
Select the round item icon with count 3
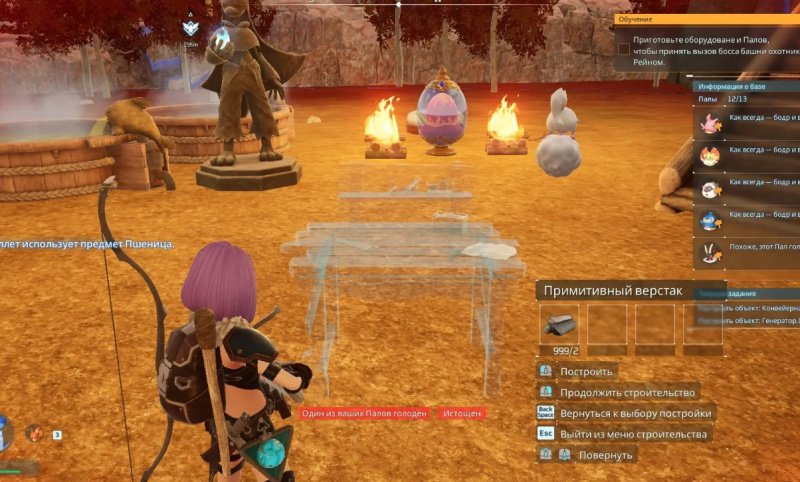point(35,433)
